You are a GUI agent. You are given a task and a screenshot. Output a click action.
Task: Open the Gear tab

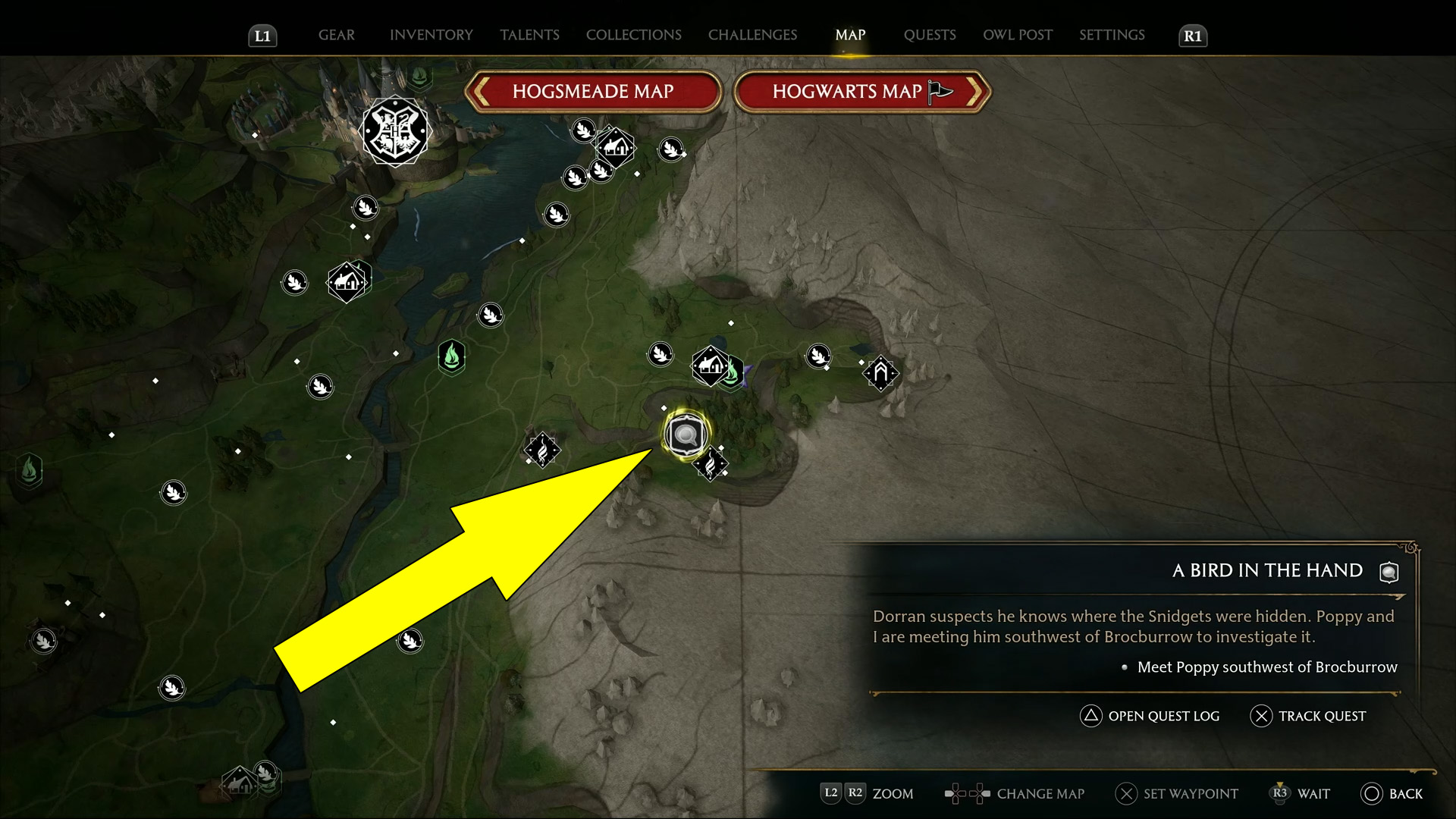coord(336,35)
